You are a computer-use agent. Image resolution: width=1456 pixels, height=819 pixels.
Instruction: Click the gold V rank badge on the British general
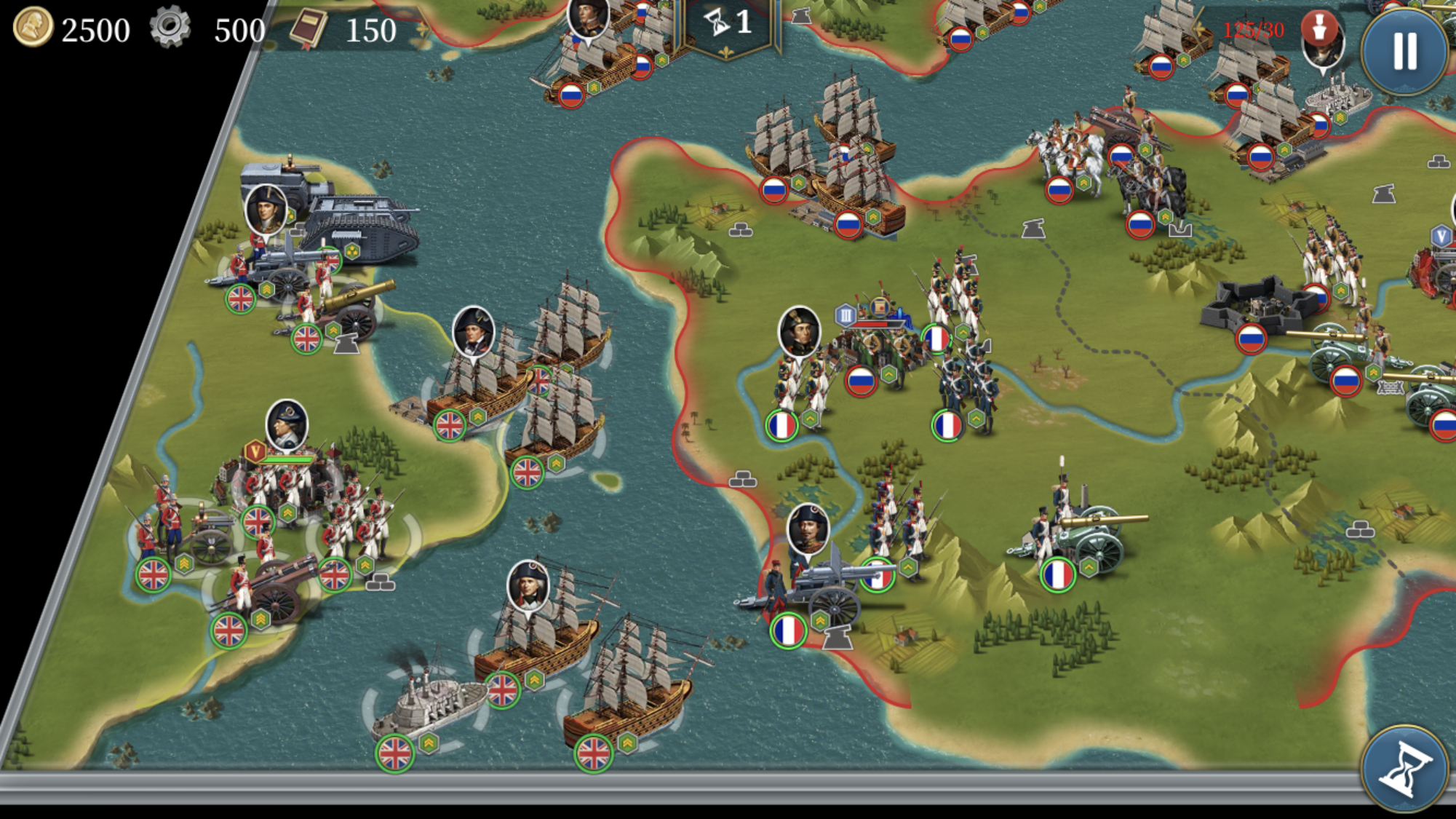[255, 452]
